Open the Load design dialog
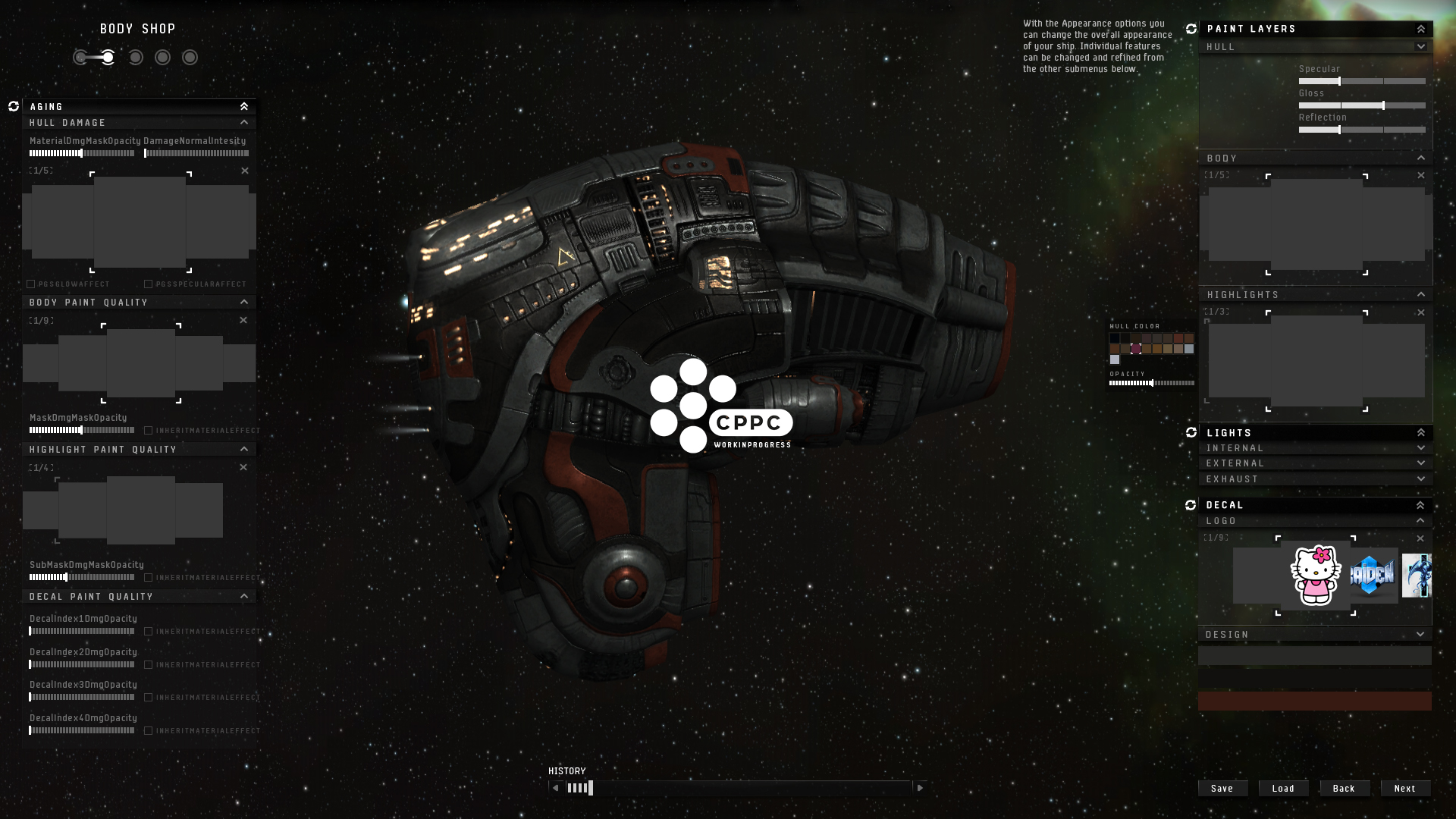The image size is (1456, 819). click(x=1283, y=789)
